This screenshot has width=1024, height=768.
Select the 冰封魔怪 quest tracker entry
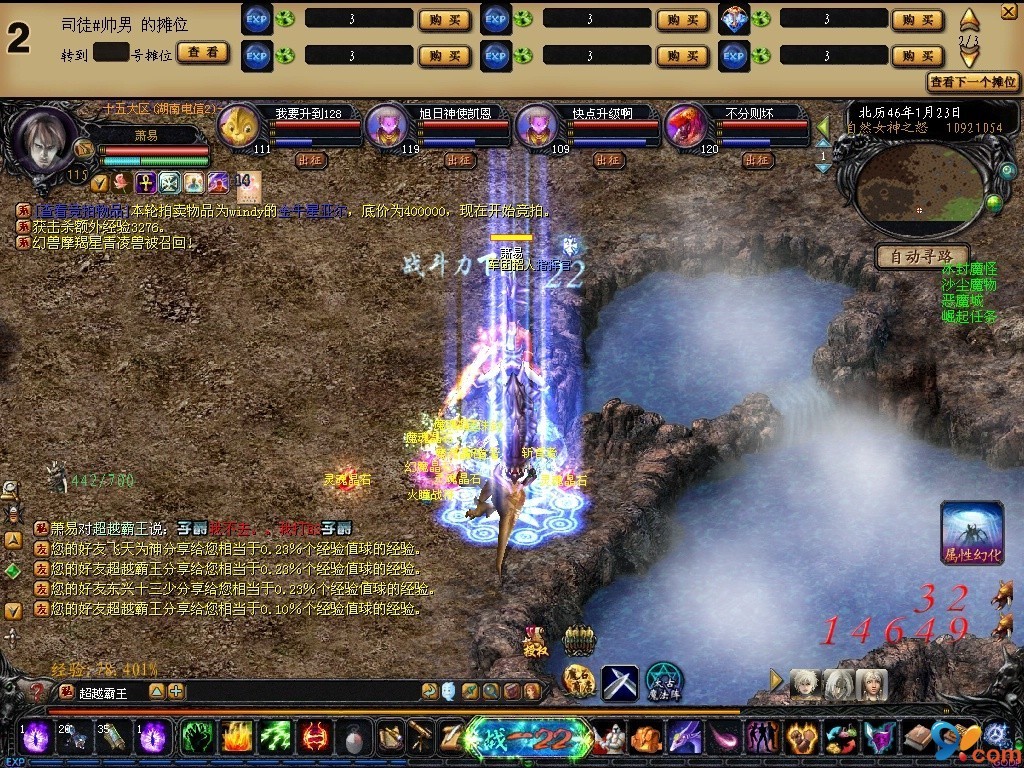(x=969, y=270)
